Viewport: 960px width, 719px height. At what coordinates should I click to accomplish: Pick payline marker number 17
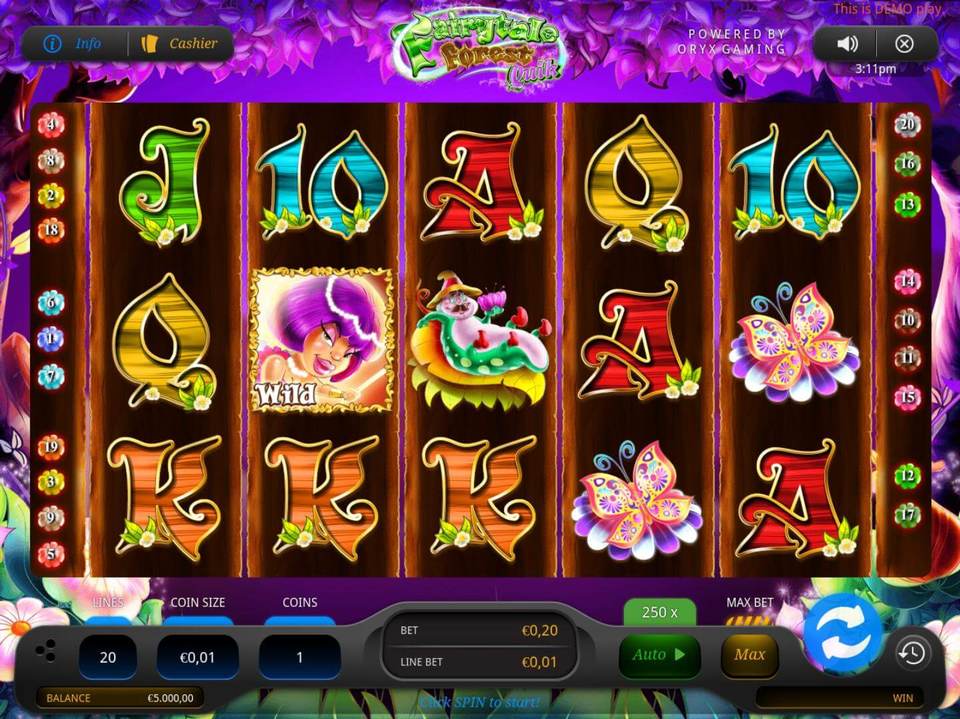coord(907,516)
